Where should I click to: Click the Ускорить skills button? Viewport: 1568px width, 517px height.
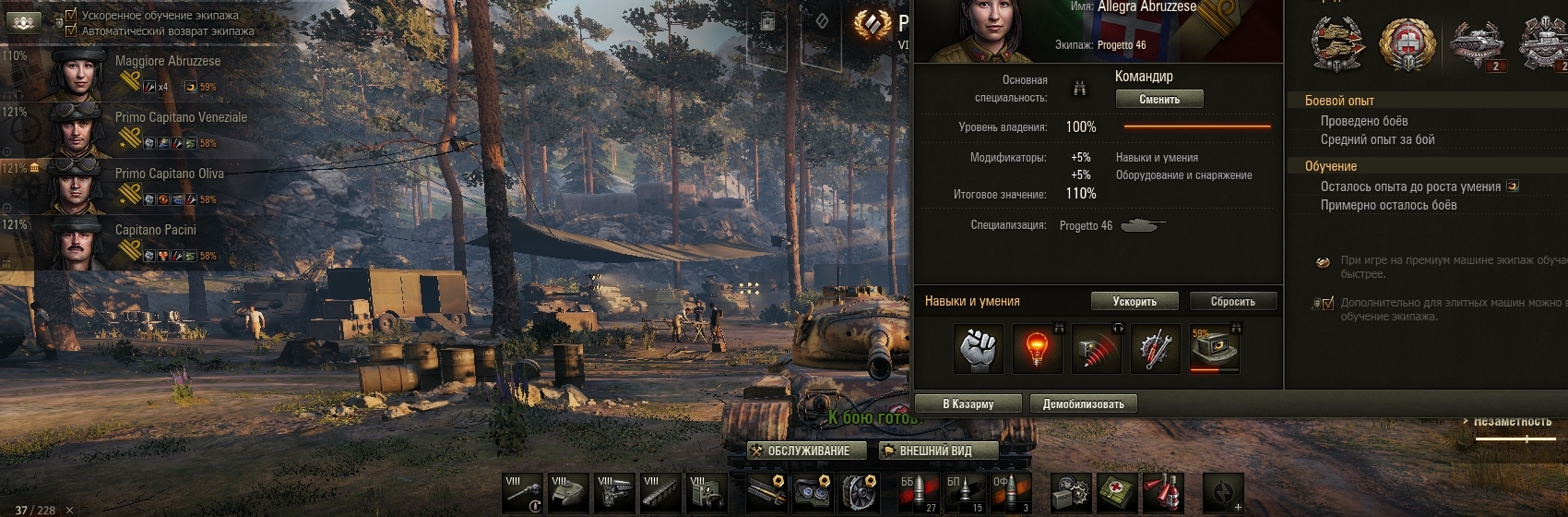click(x=1134, y=301)
